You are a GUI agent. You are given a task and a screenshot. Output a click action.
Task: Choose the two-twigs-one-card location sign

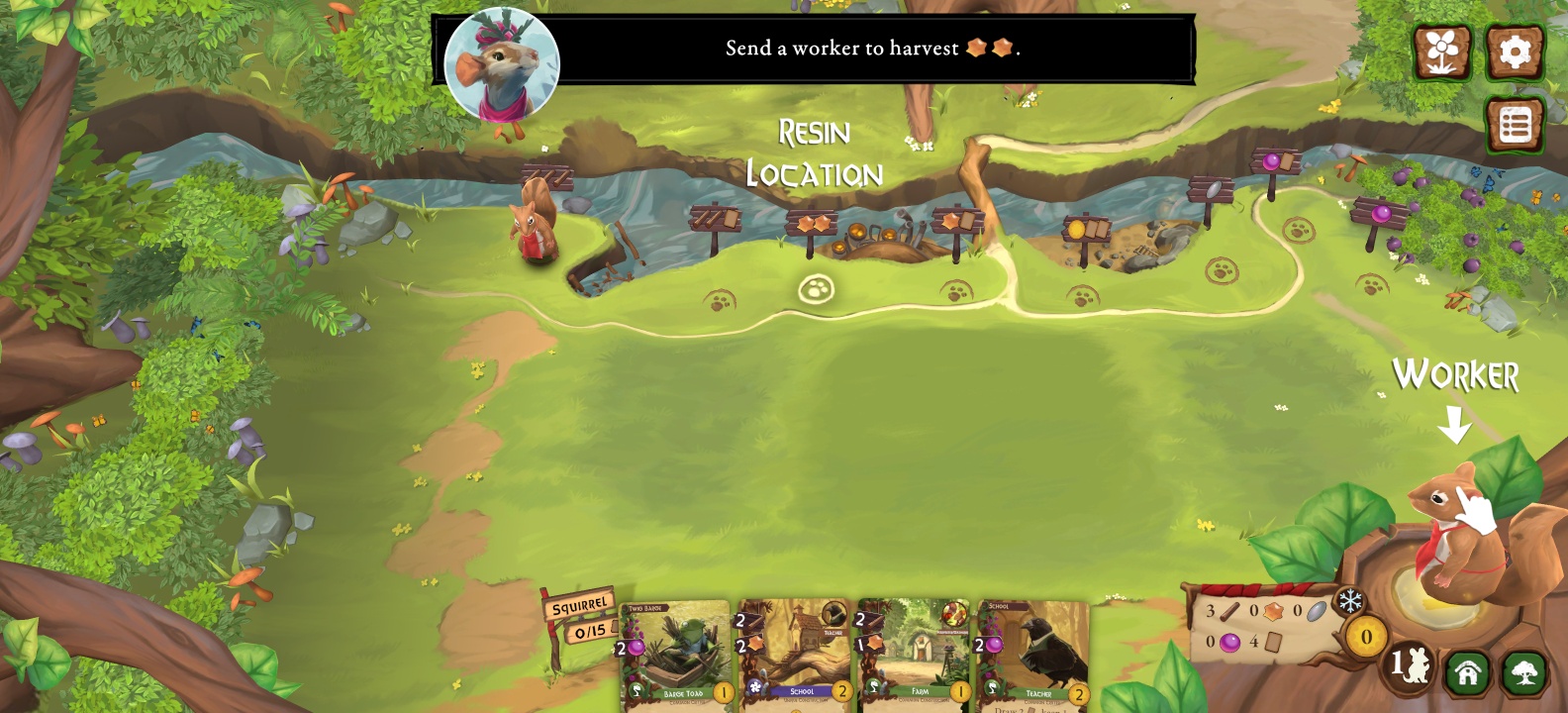715,220
